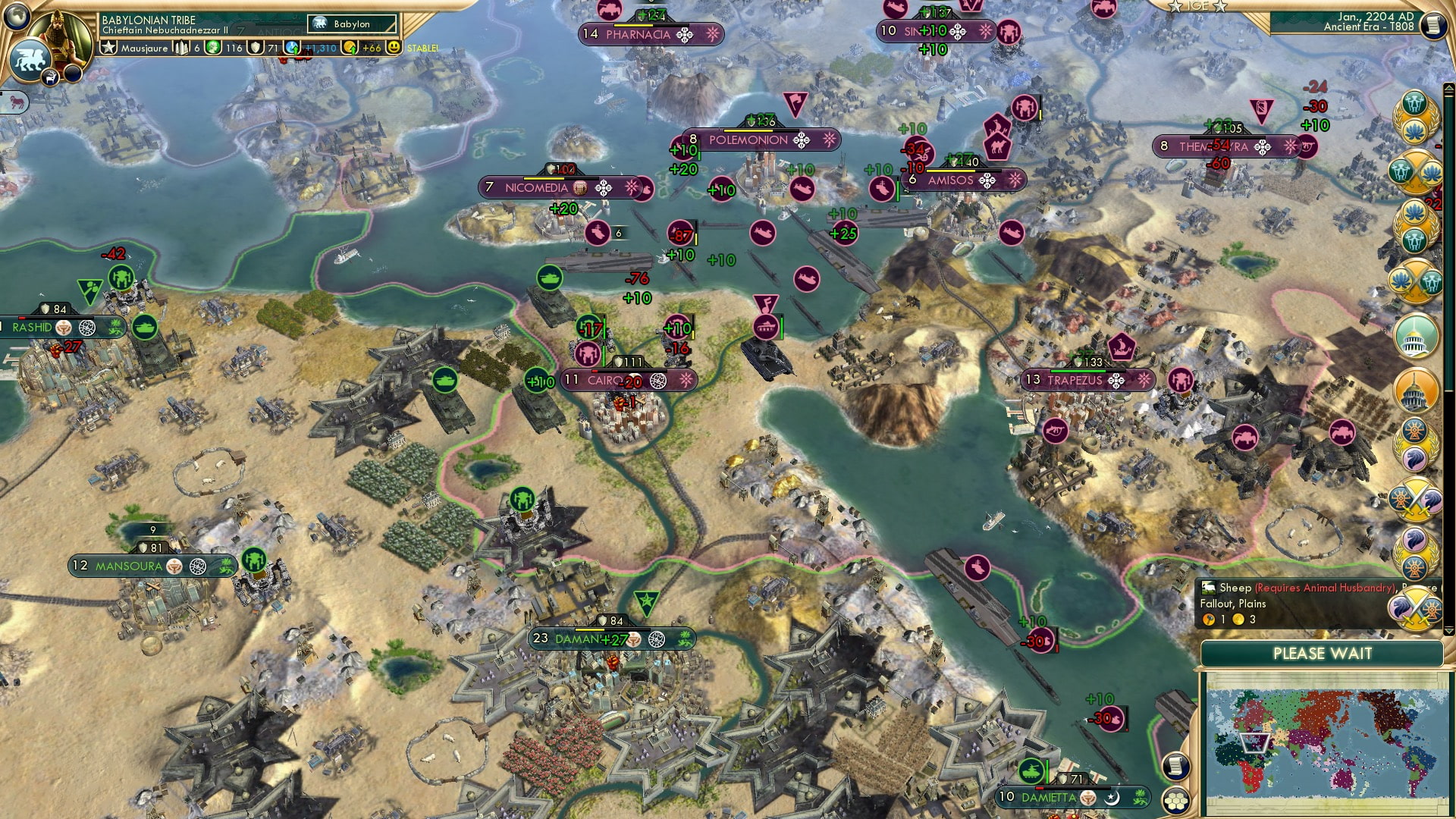Click the star icon next to Mausjaure
The height and width of the screenshot is (819, 1456).
tap(110, 47)
